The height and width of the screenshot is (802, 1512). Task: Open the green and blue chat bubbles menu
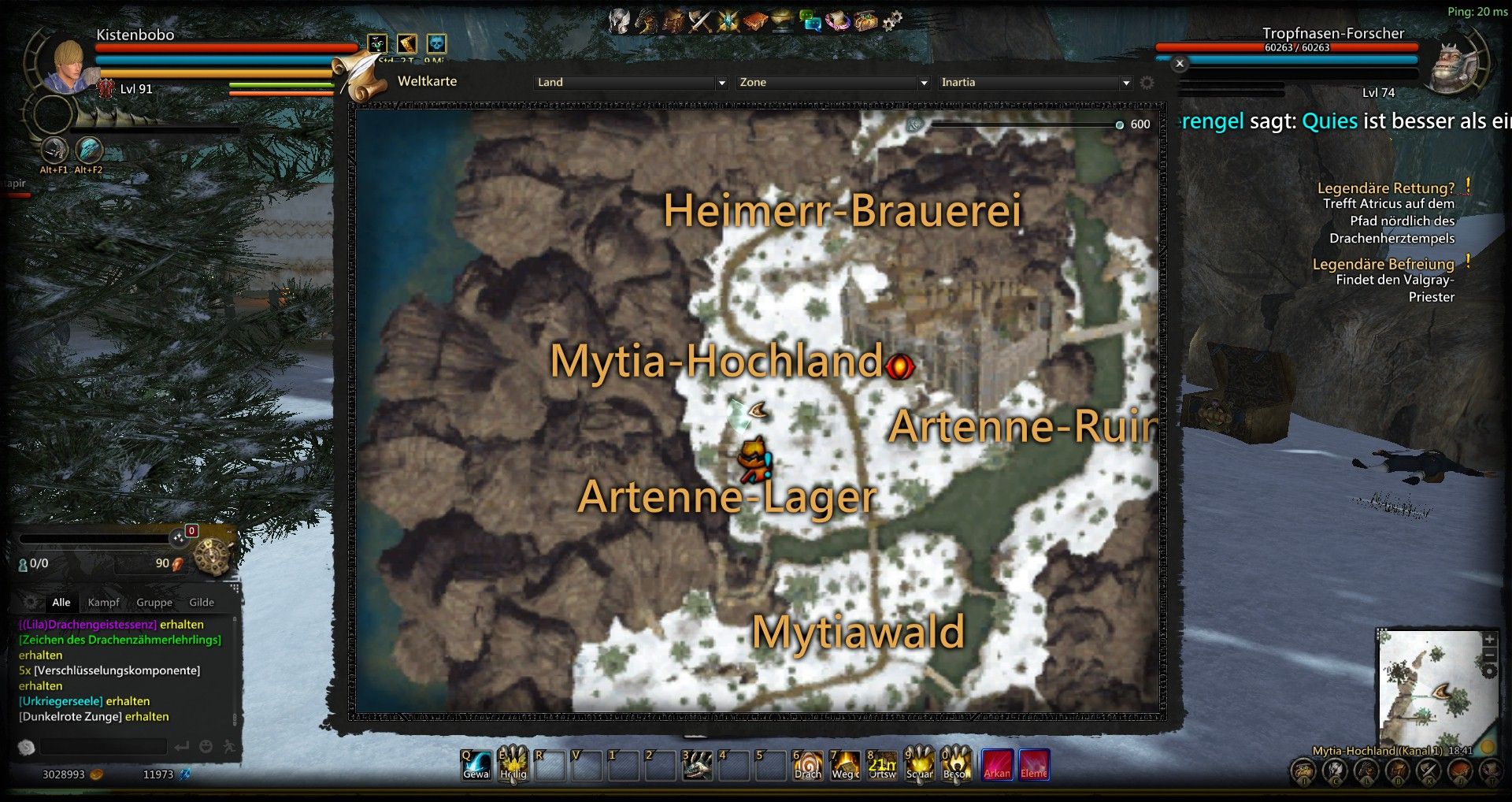click(x=810, y=20)
